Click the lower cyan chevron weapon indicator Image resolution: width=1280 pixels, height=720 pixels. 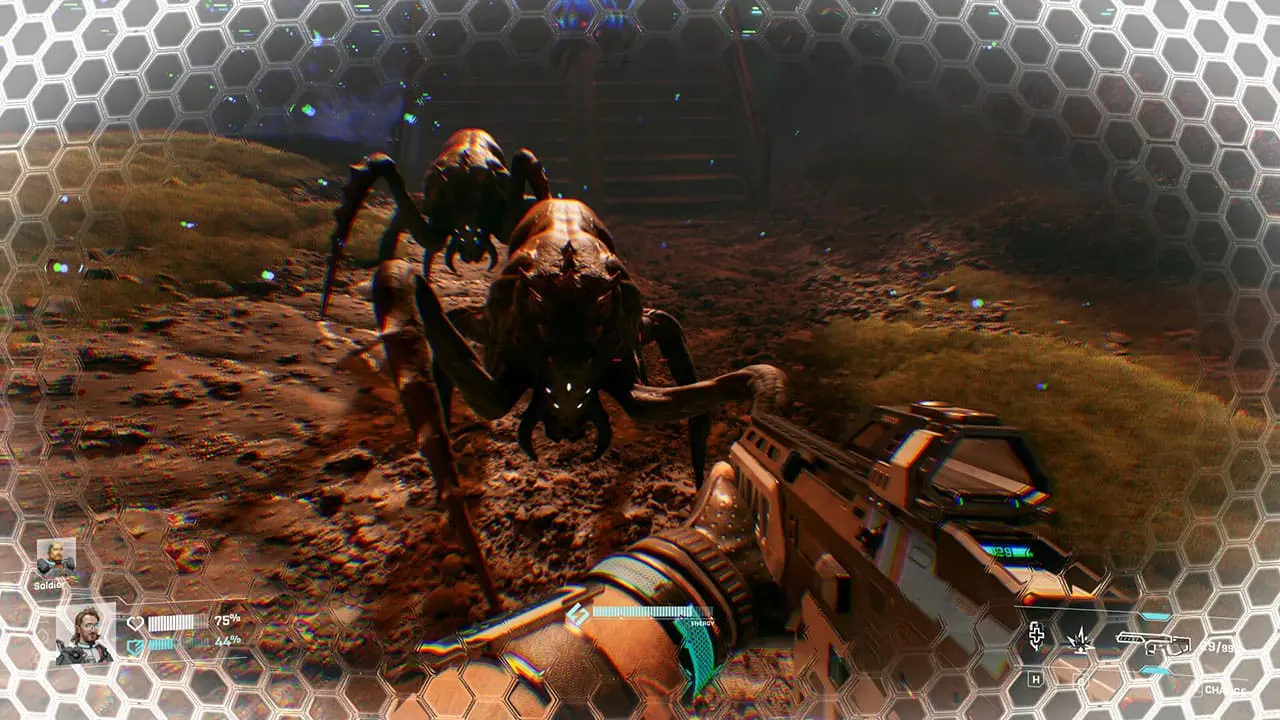tap(1154, 670)
